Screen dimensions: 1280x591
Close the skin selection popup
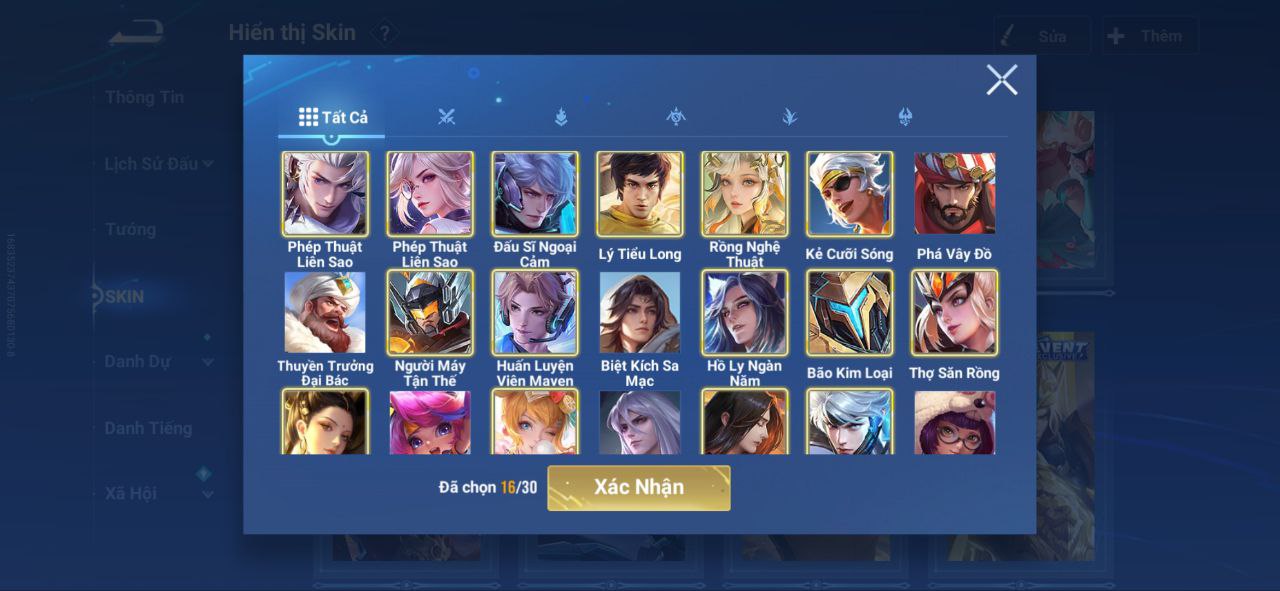[x=1001, y=80]
